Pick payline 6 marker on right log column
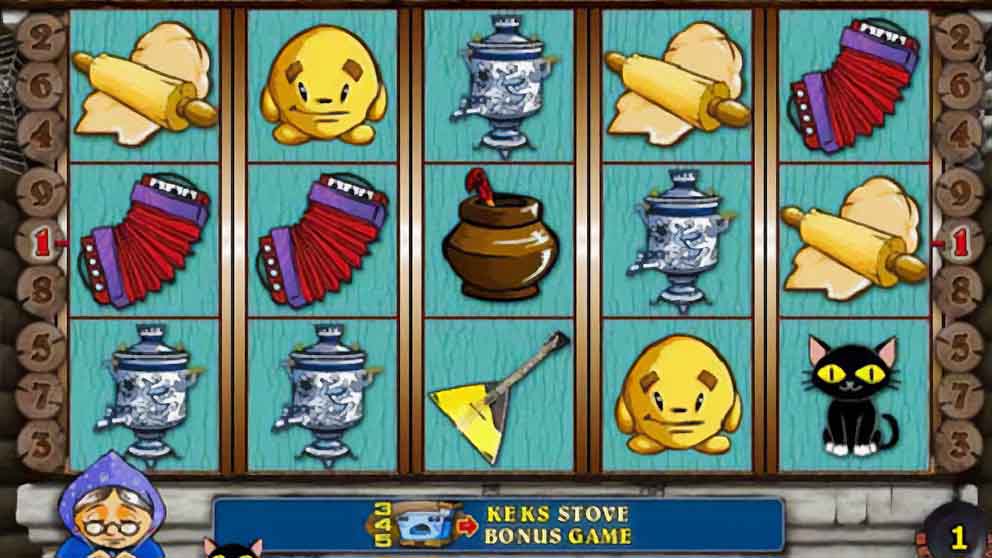 tap(959, 86)
